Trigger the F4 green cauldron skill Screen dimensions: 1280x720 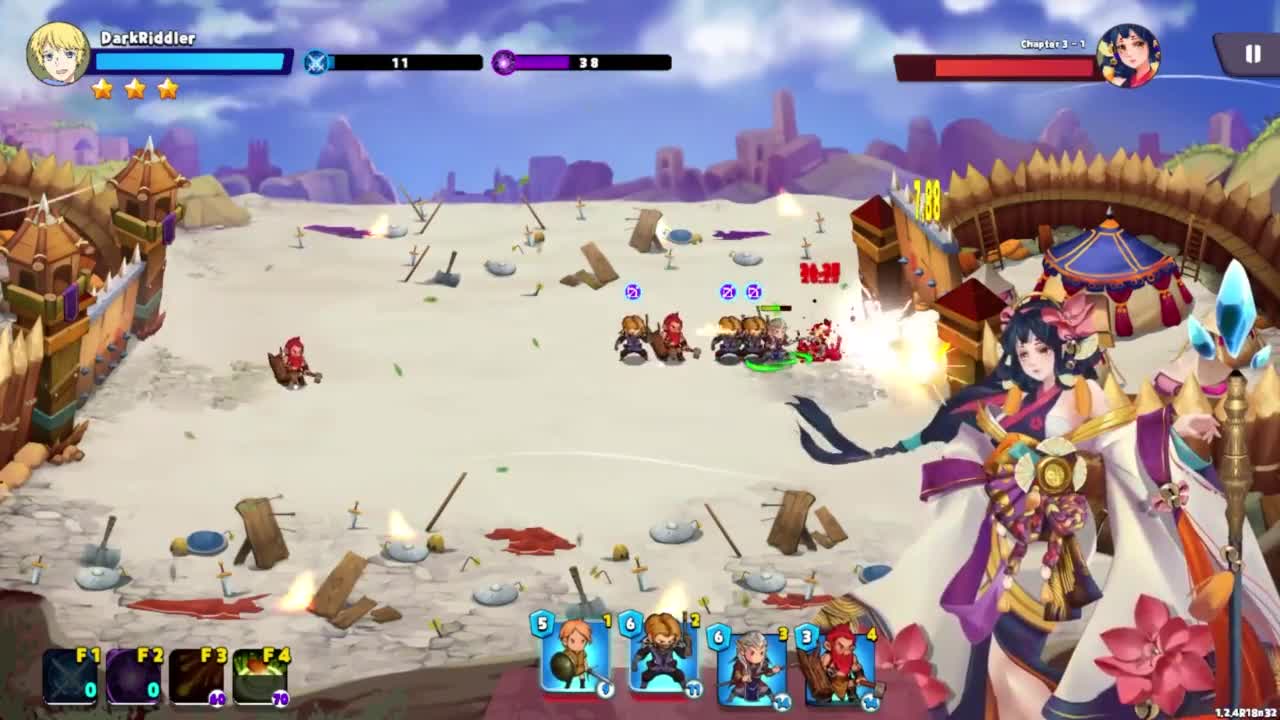tap(260, 676)
